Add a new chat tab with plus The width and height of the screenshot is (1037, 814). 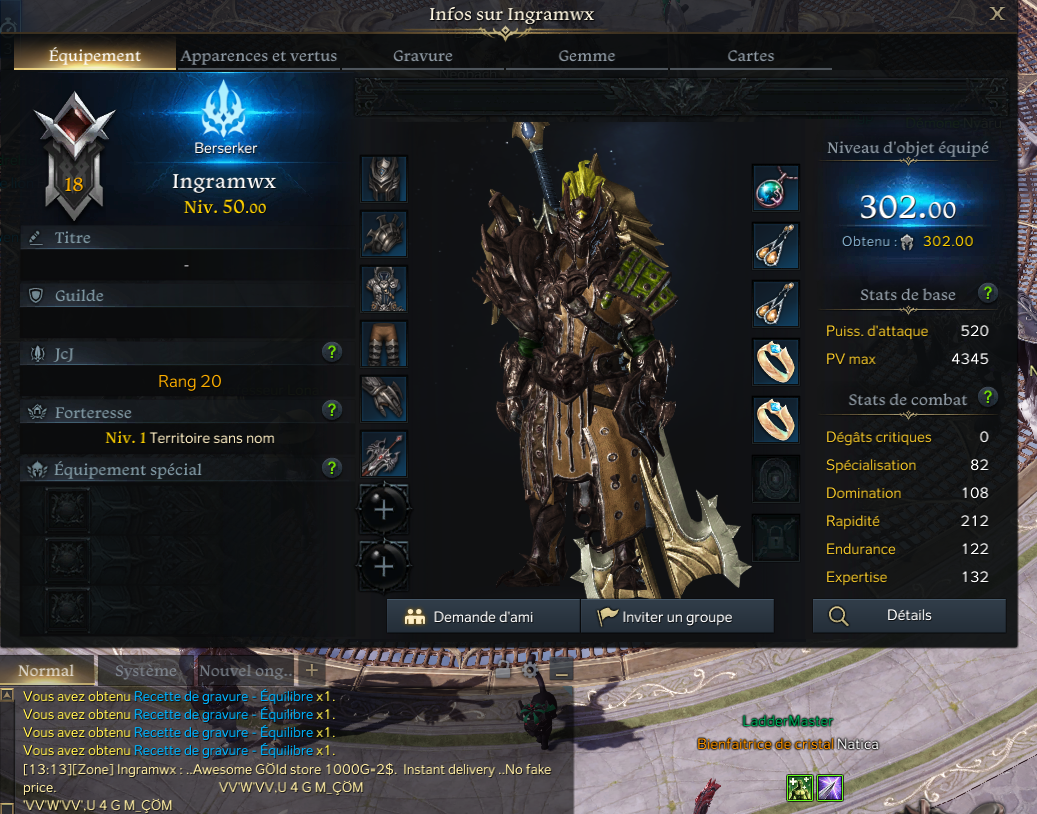point(311,671)
